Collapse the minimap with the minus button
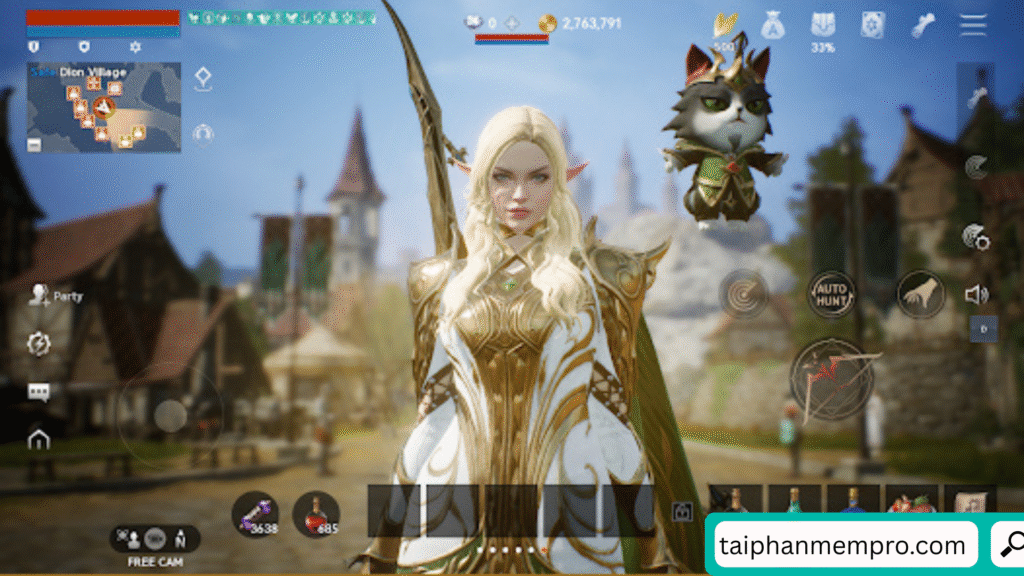This screenshot has width=1024, height=576. tap(35, 145)
